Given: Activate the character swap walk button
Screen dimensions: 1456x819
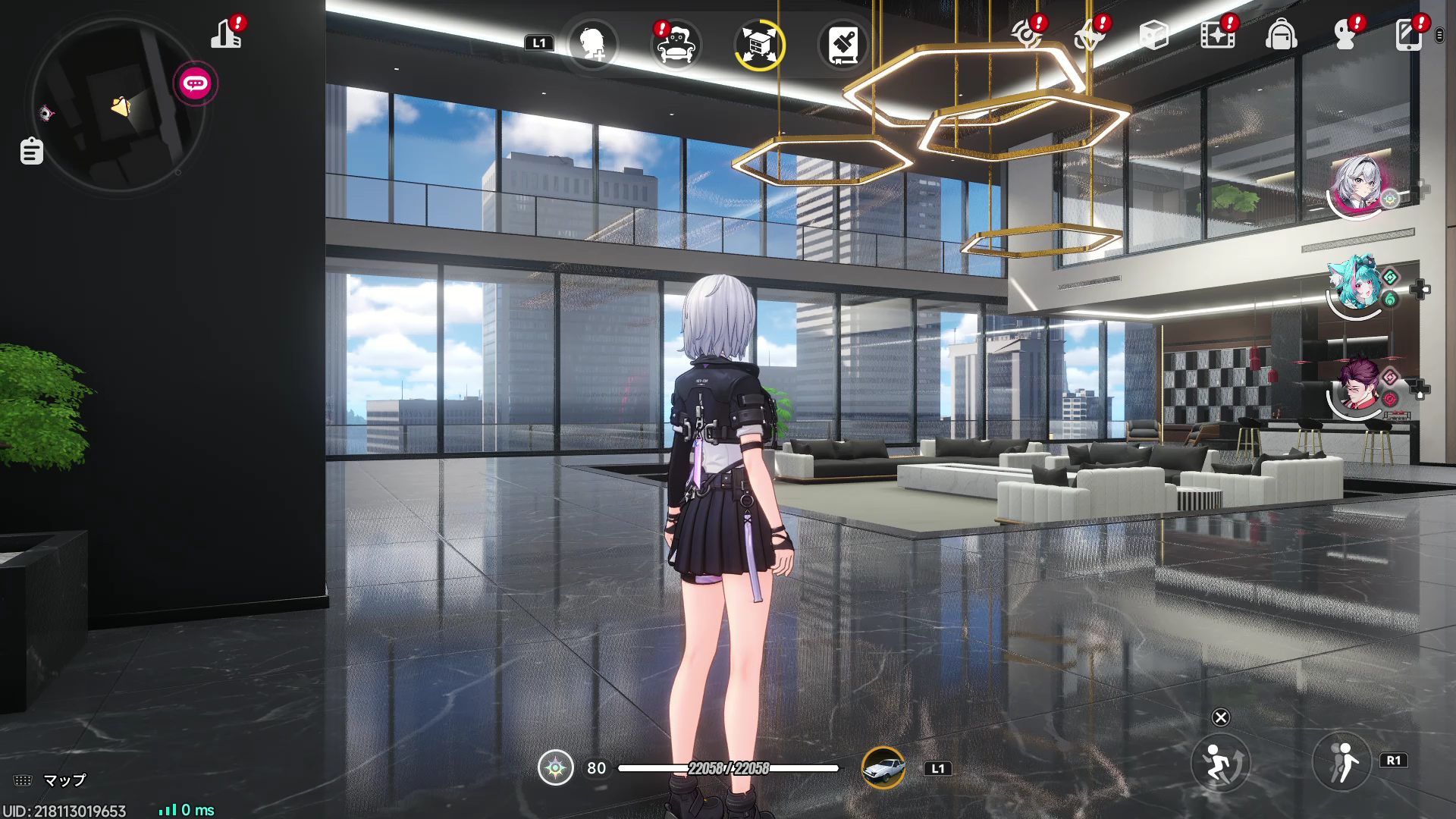Looking at the screenshot, I should (1341, 761).
